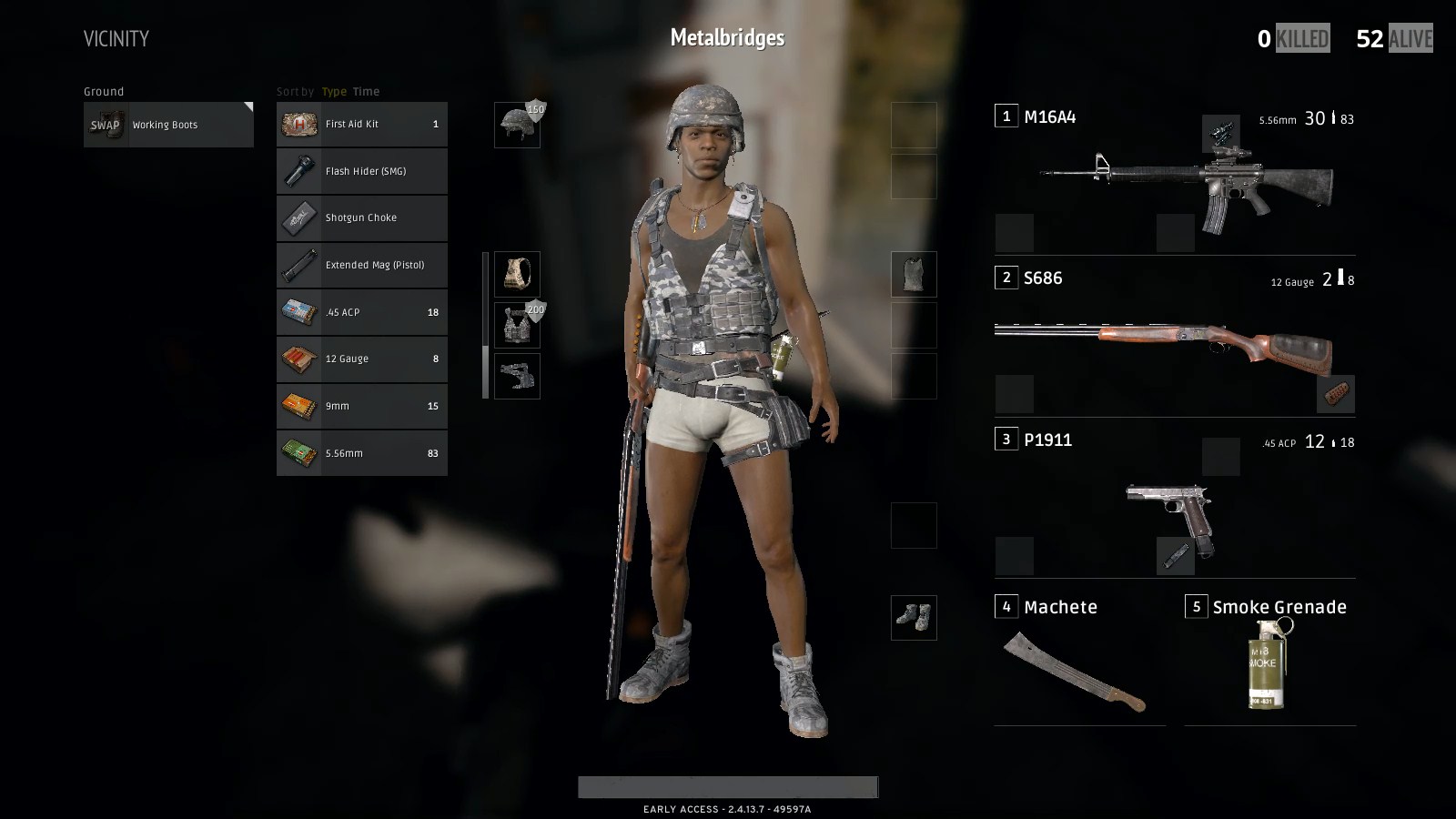Click the equipped boots slot

coord(914,618)
